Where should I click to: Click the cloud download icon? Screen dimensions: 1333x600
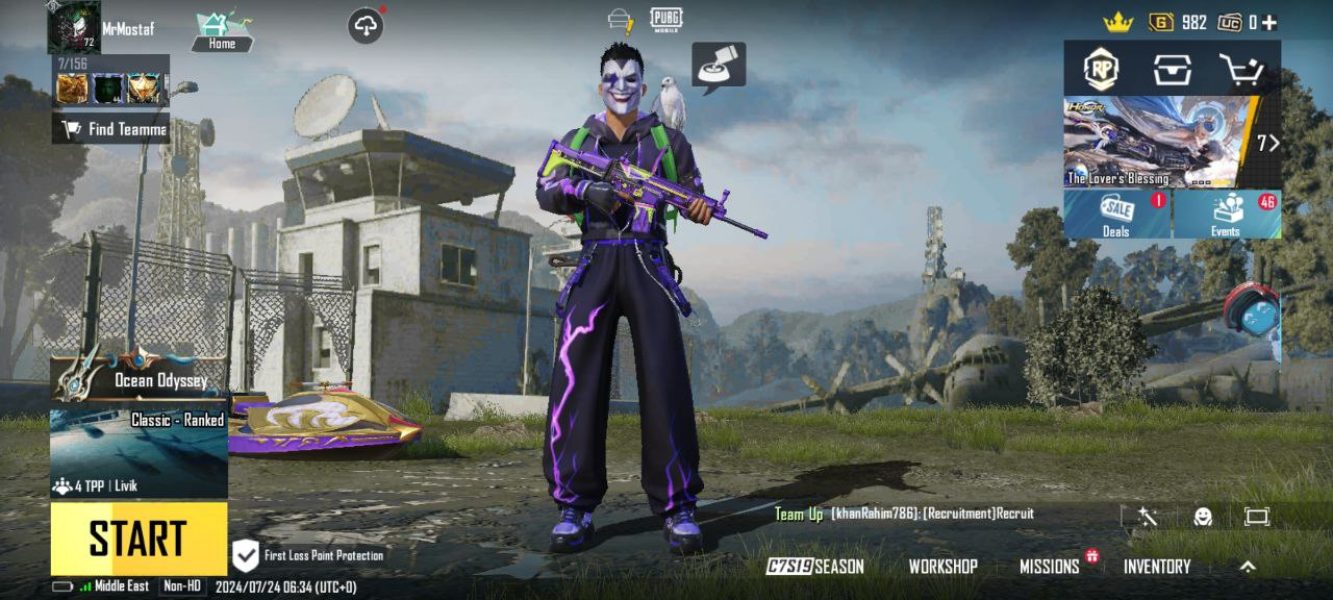coord(366,26)
